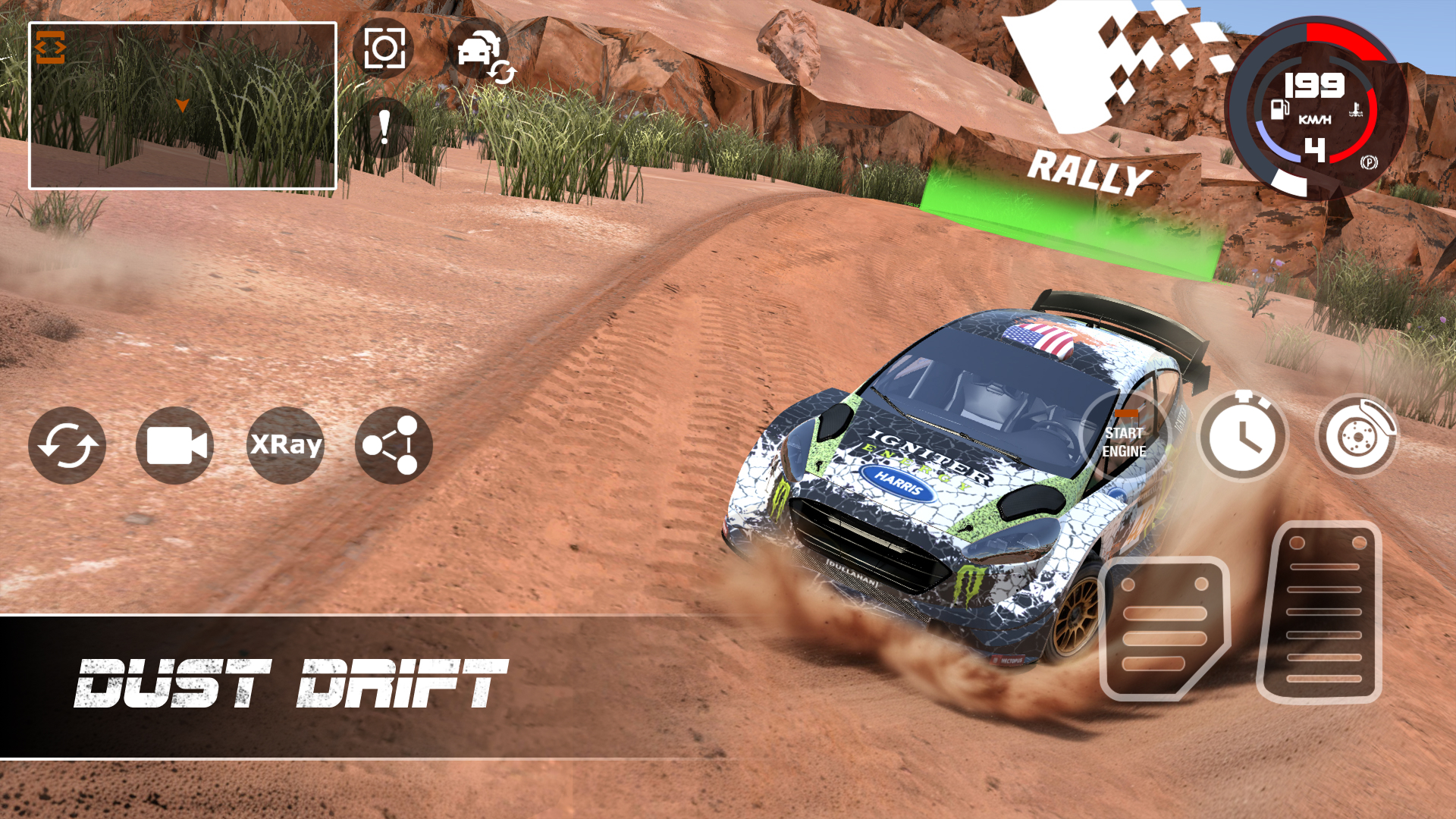Click the minimap preview
Screen dimensions: 1456x819
[x=182, y=106]
